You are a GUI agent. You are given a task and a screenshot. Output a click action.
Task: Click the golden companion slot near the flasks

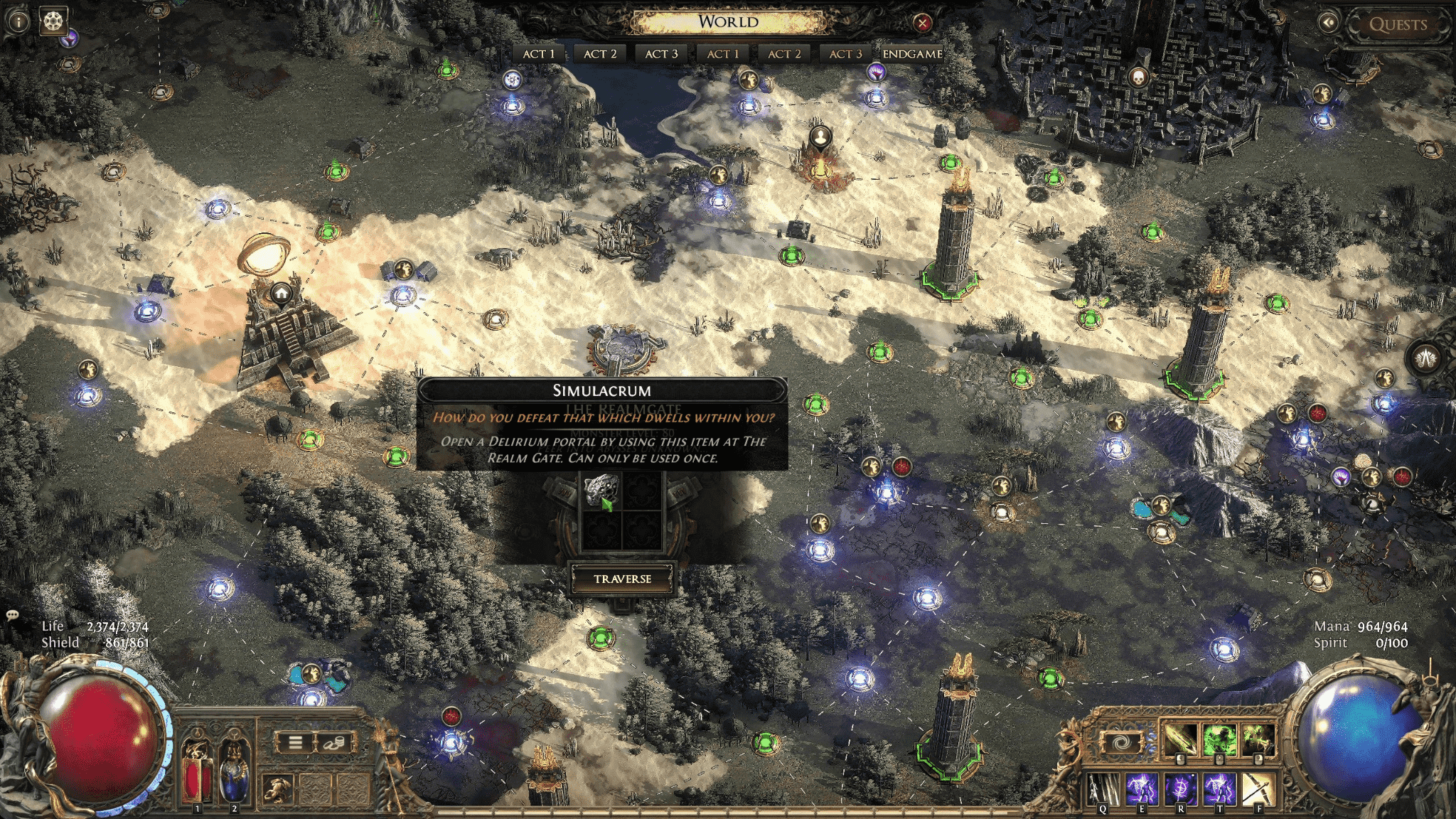click(278, 791)
